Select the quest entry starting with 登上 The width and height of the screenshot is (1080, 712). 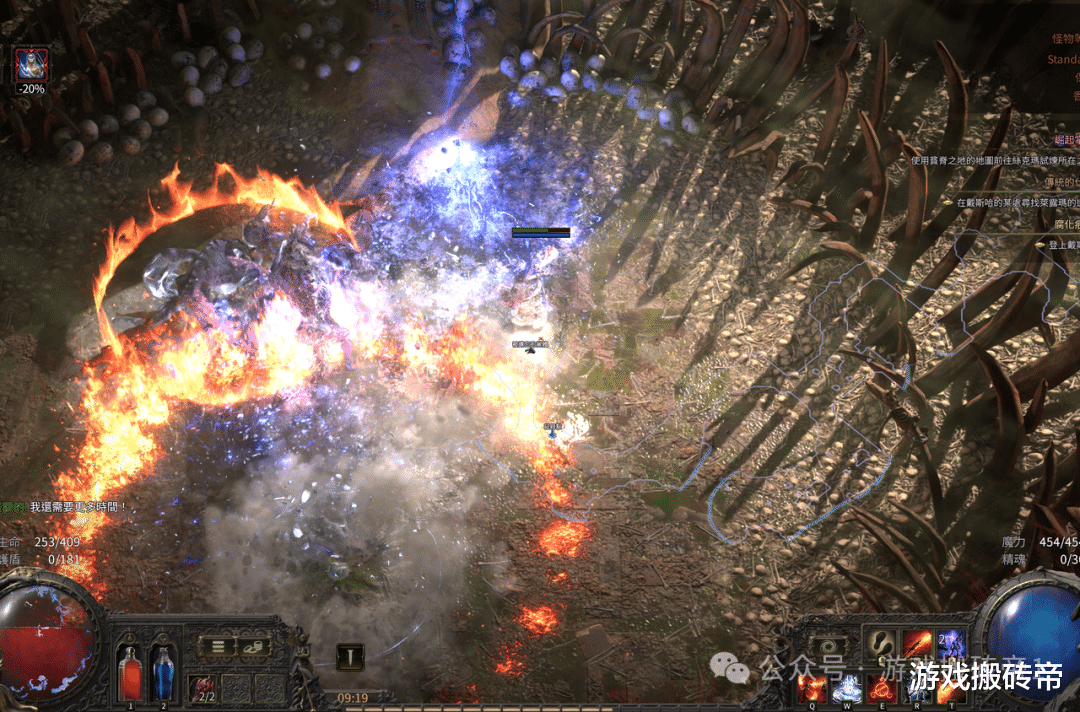(x=1060, y=245)
